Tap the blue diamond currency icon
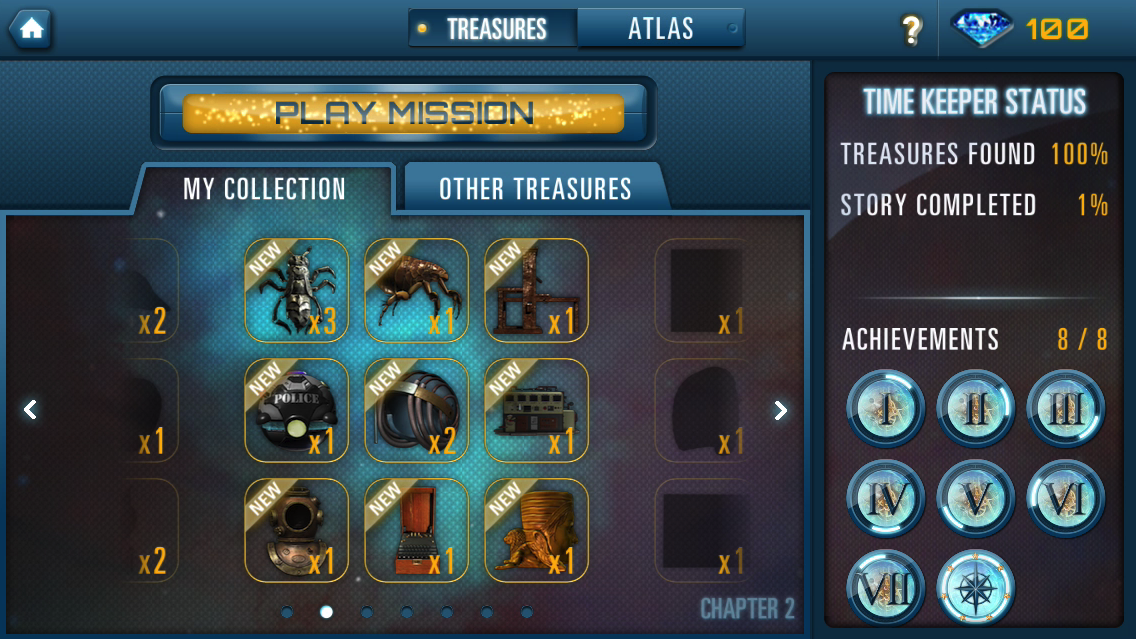 point(981,29)
